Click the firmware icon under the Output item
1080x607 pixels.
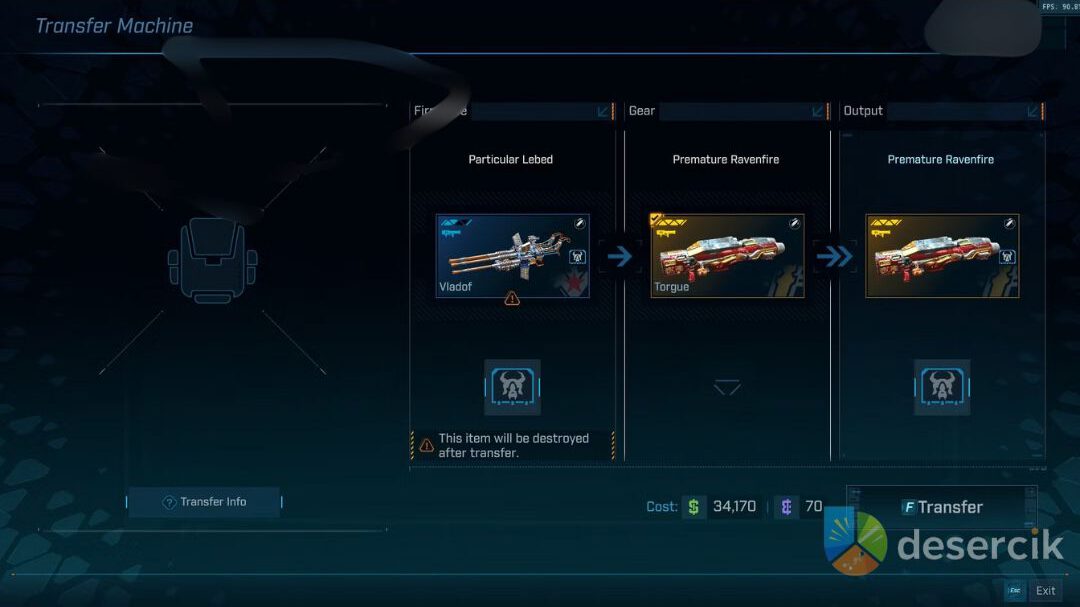[x=942, y=387]
